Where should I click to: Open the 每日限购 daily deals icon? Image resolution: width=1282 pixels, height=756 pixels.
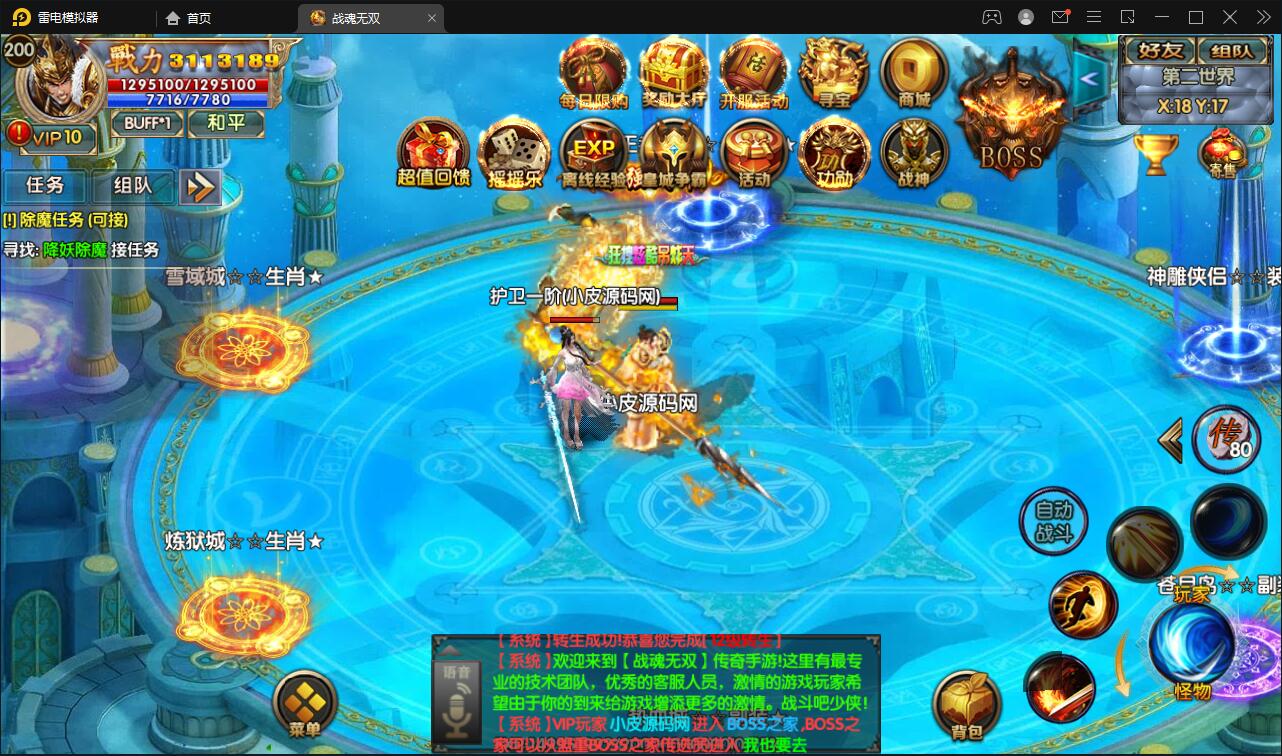(593, 72)
